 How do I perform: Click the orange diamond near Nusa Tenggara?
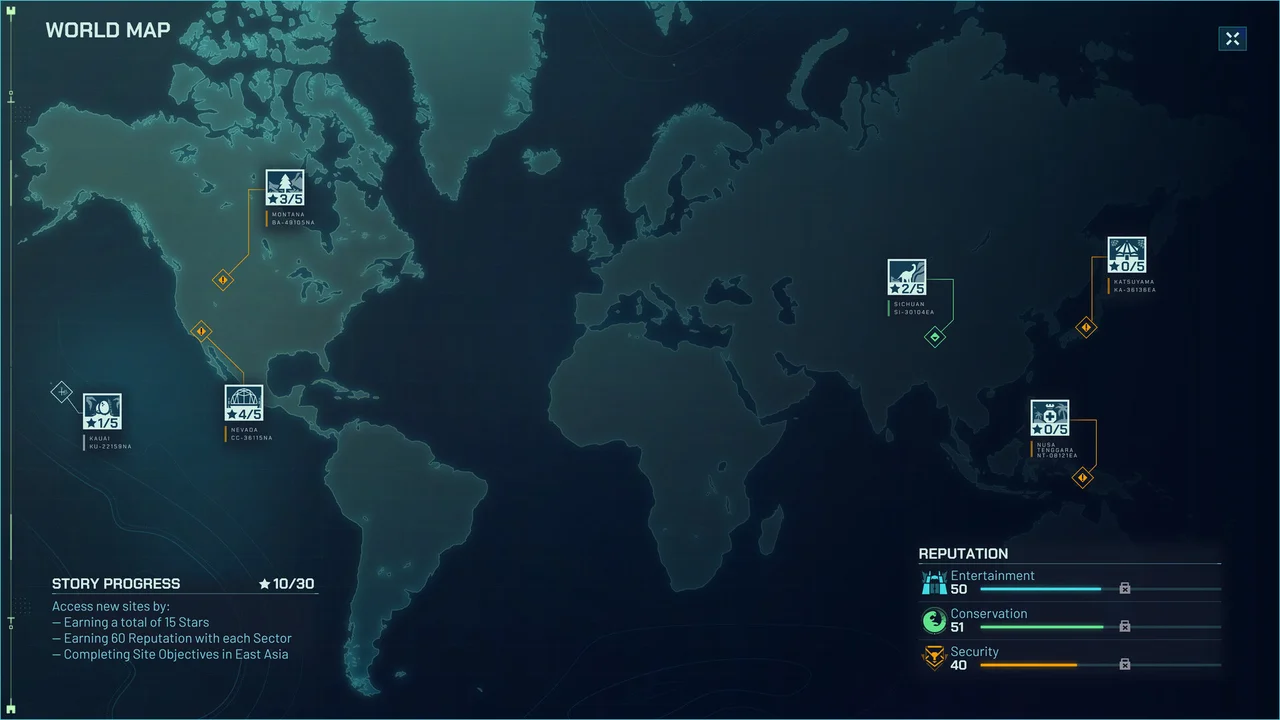(1085, 478)
